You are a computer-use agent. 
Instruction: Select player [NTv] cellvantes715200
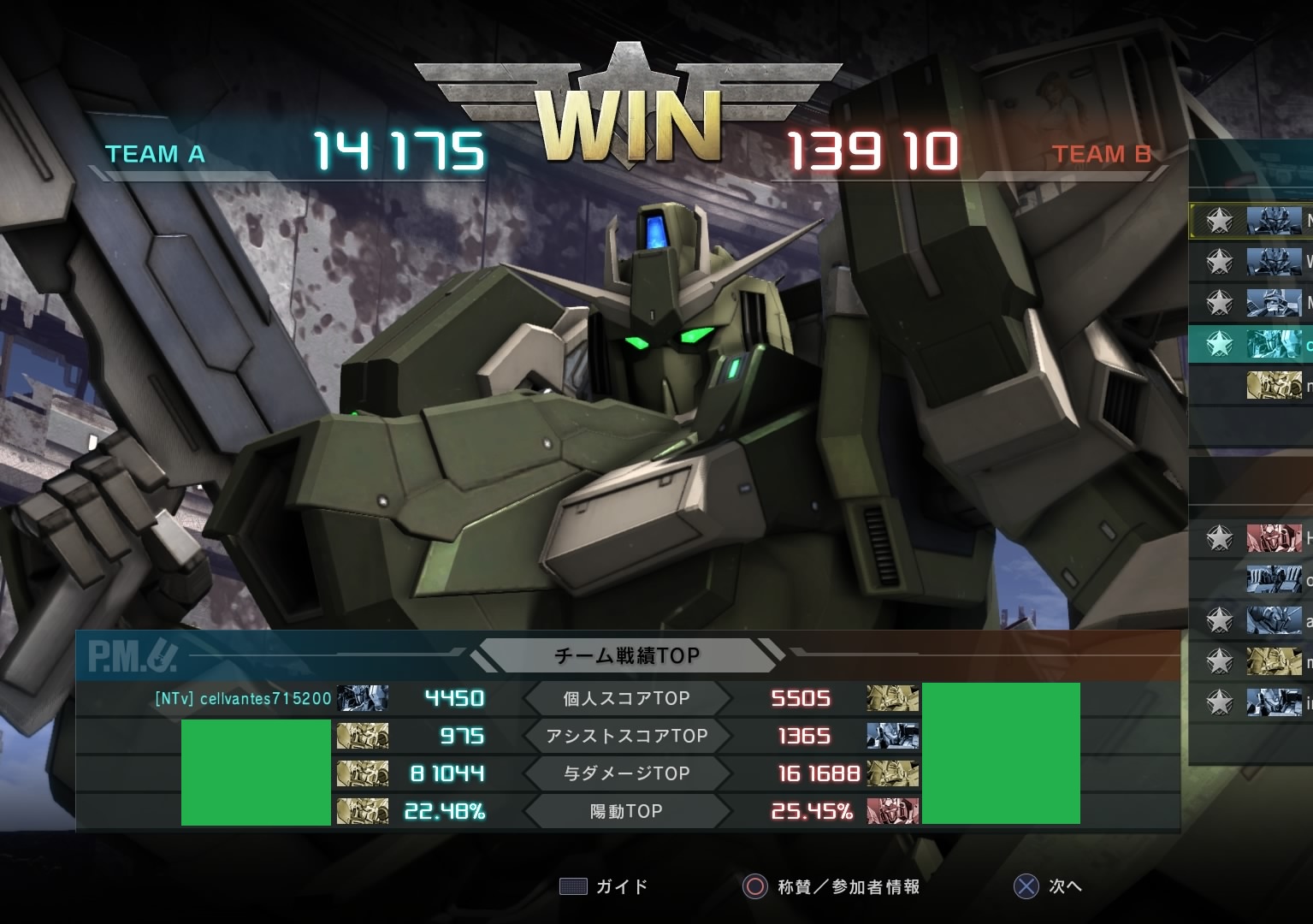pos(243,698)
